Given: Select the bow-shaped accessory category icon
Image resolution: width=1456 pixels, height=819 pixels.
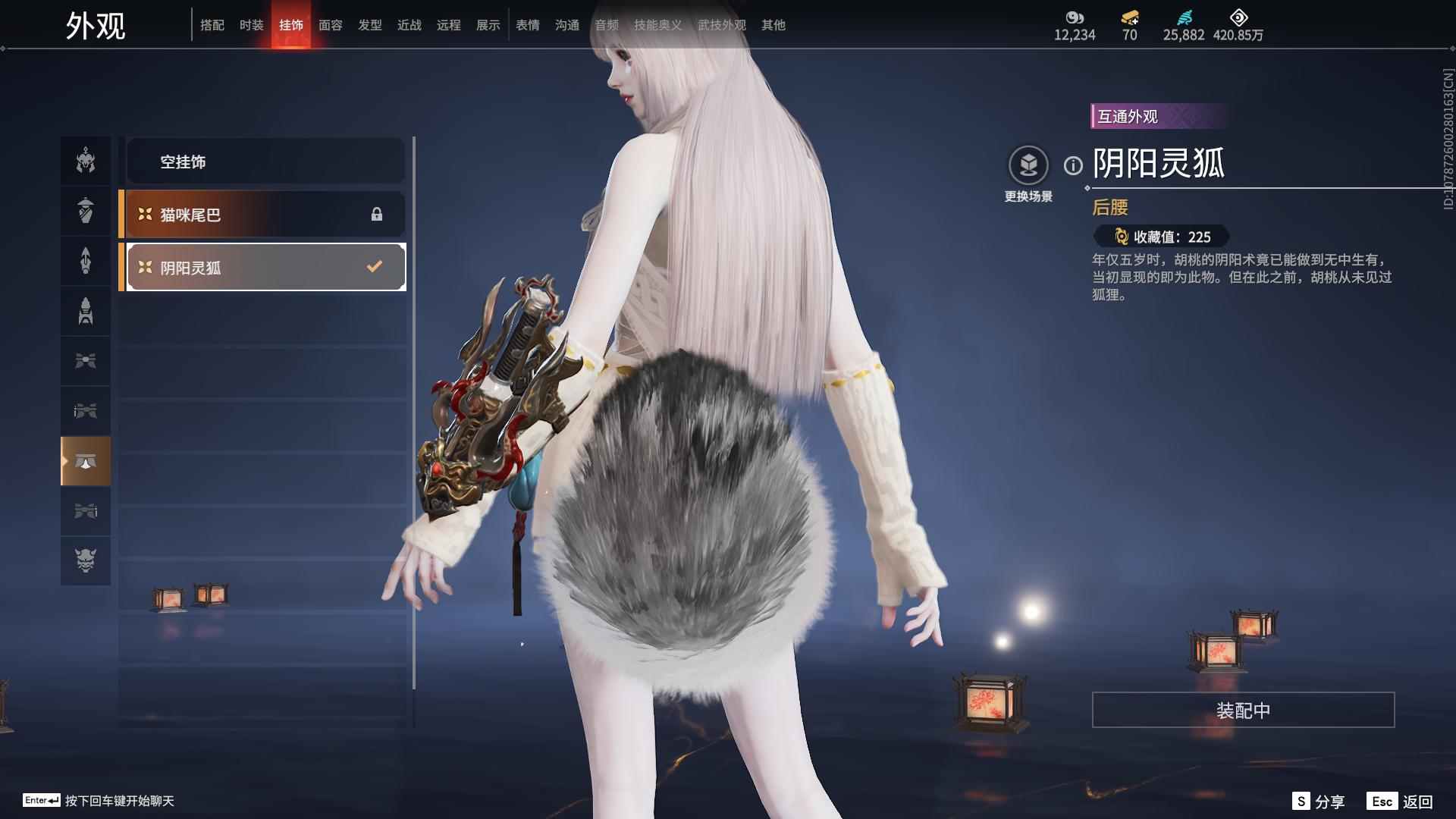Looking at the screenshot, I should click(x=86, y=362).
